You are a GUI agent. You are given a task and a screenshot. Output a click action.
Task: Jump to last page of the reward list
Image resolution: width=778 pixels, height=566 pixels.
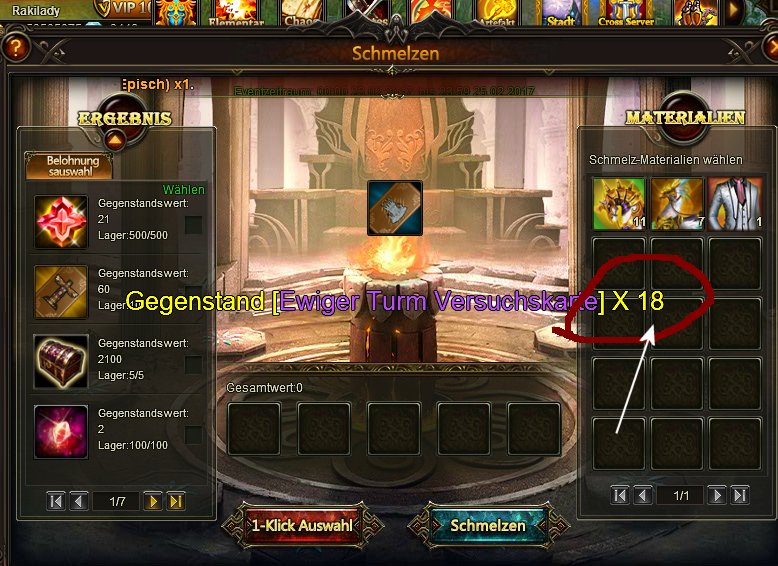176,501
